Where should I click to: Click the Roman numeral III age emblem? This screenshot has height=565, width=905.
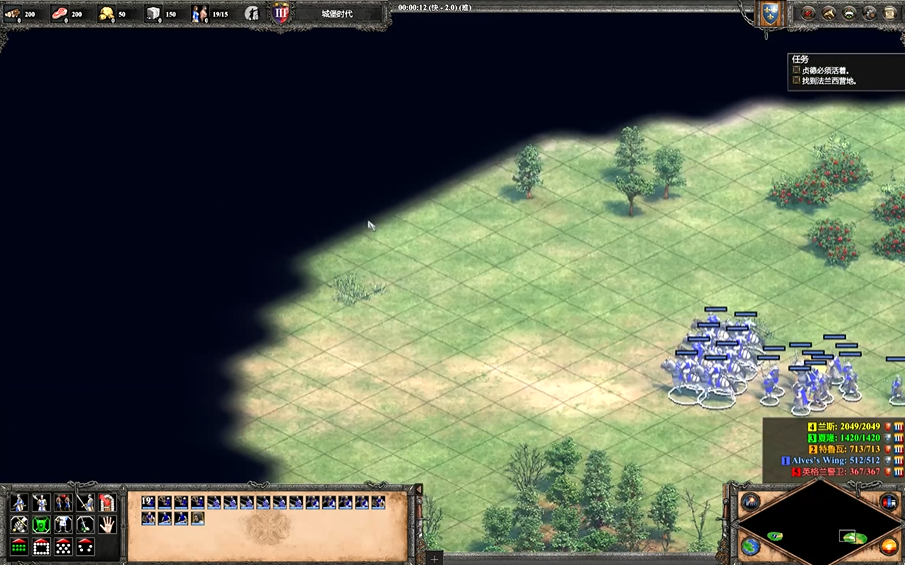pos(281,14)
